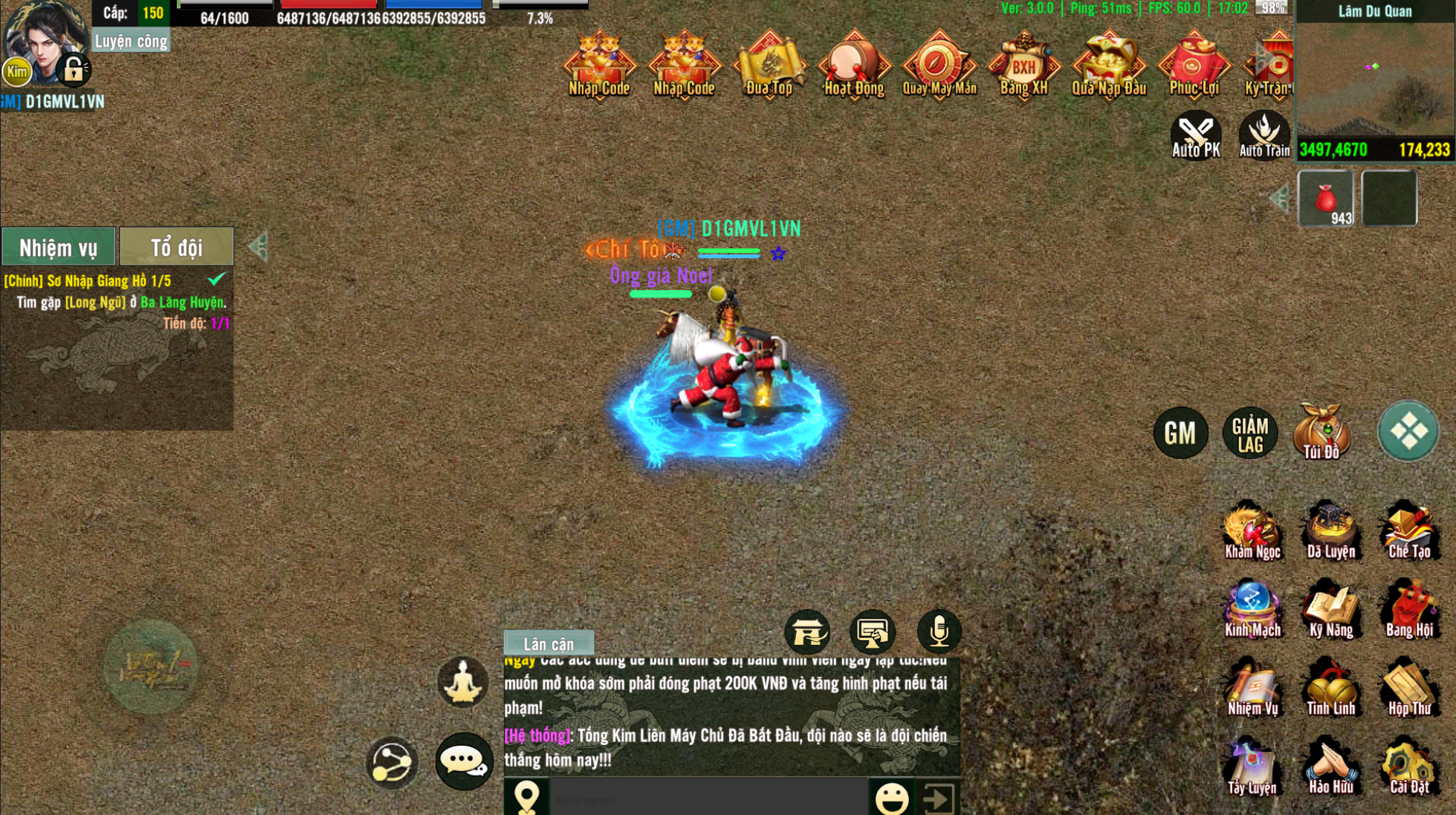Image resolution: width=1456 pixels, height=815 pixels.
Task: Open the Kỹ Năng skills book
Action: (1330, 610)
